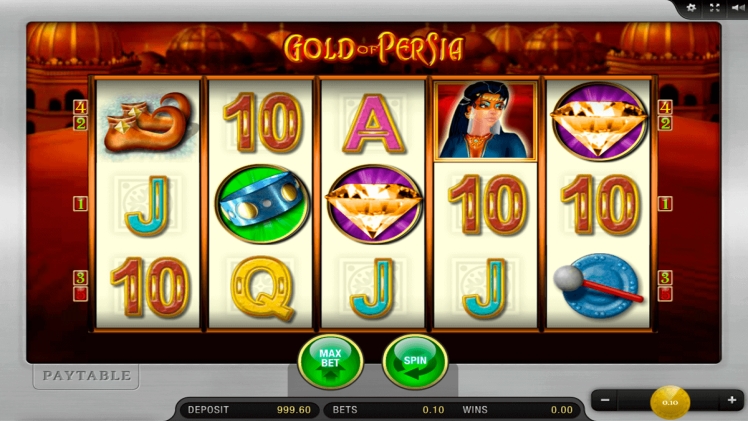Open settings via the gear icon
748x421 pixels.
tap(692, 8)
